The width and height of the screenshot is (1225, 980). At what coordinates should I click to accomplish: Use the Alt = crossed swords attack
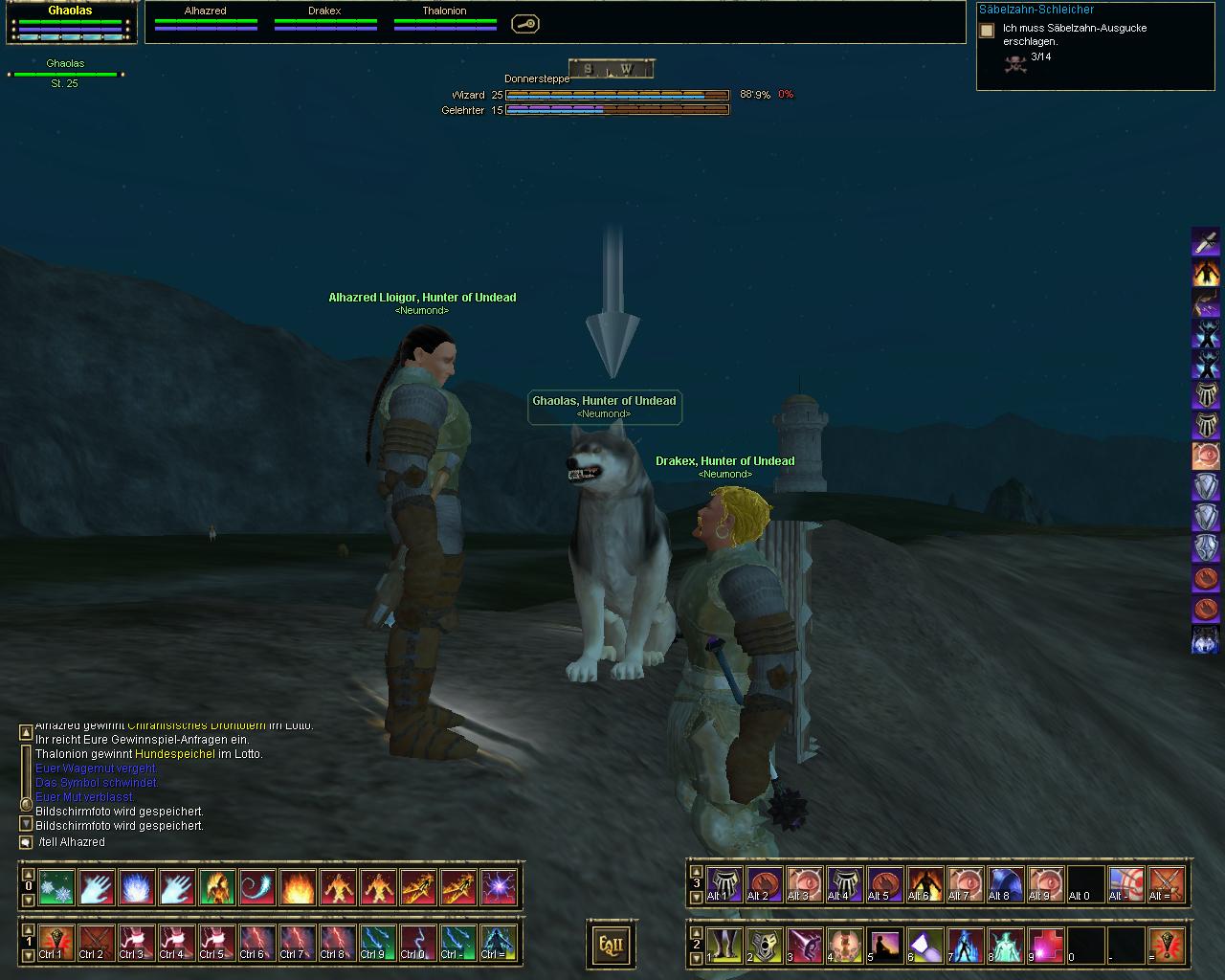pyautogui.click(x=1167, y=884)
